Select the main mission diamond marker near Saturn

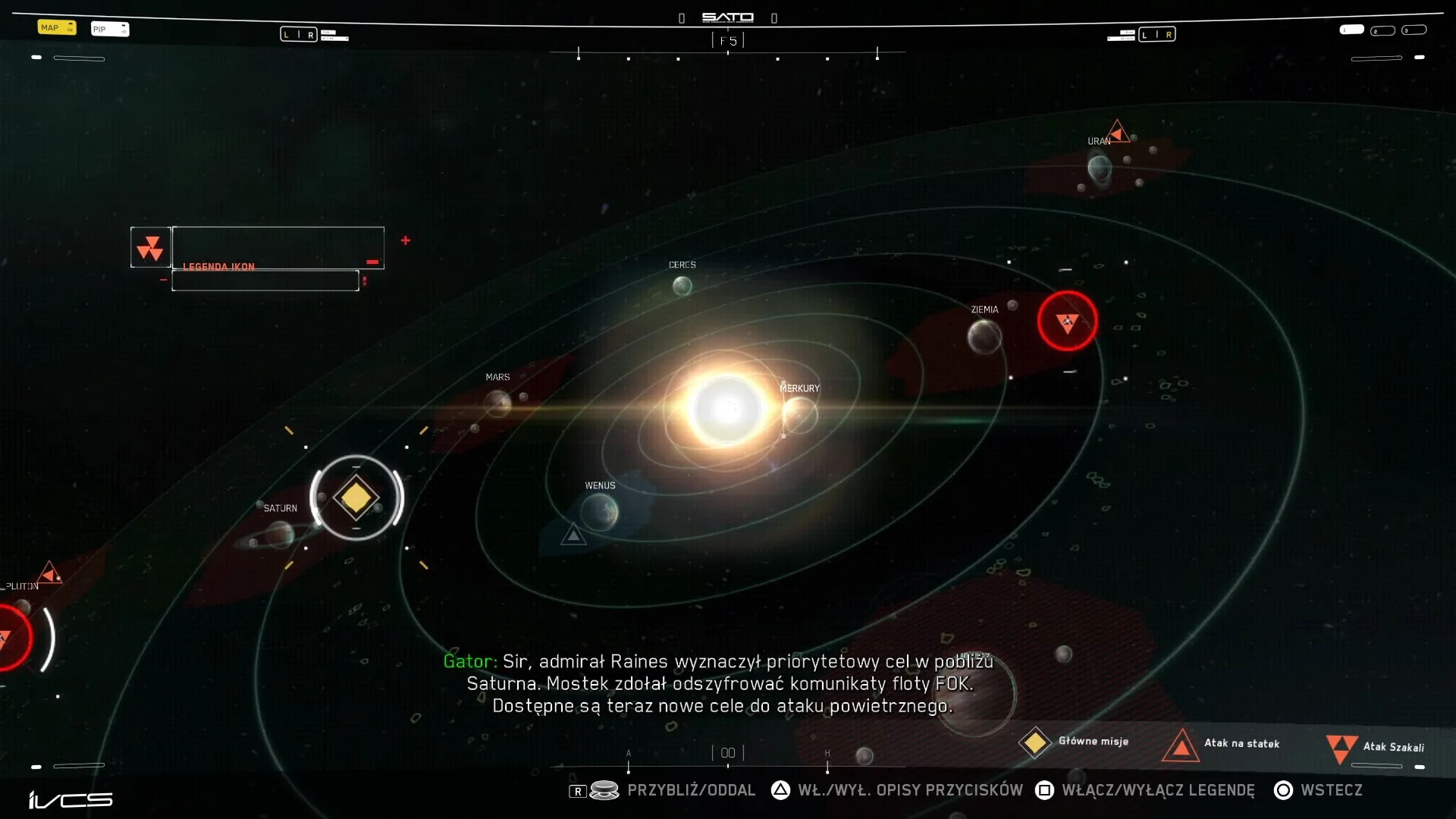pyautogui.click(x=356, y=498)
